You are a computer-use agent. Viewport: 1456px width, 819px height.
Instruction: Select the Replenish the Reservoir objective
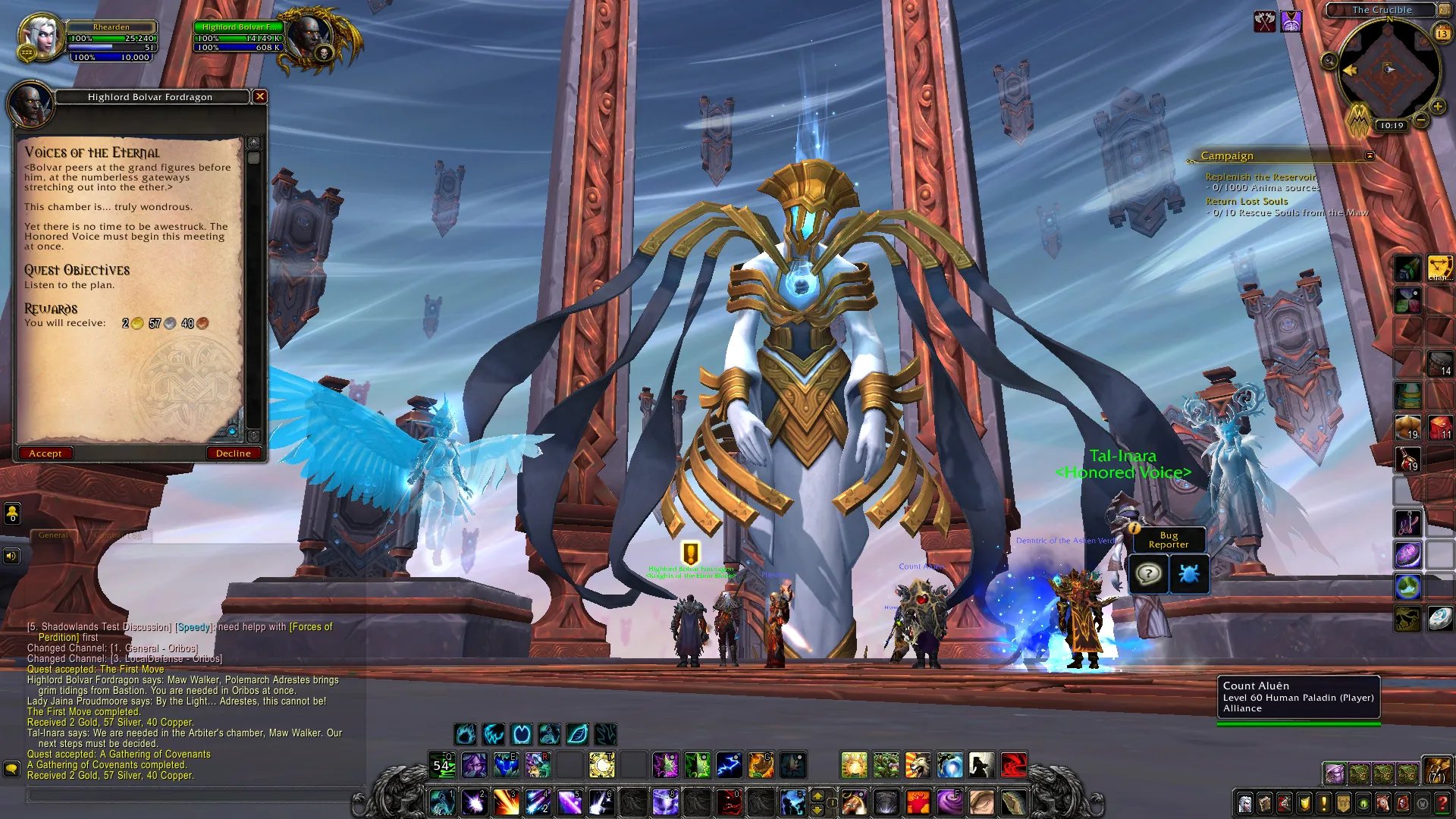(x=1260, y=177)
